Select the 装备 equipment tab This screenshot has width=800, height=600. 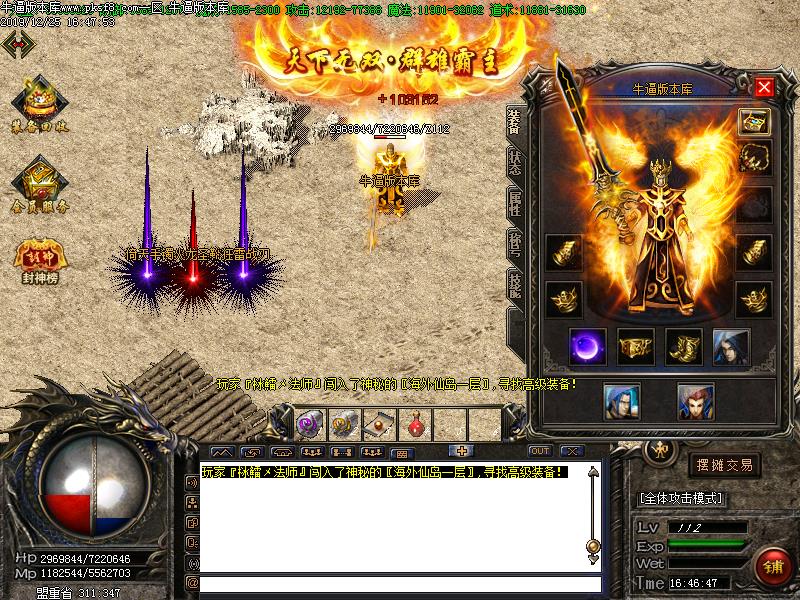(514, 123)
